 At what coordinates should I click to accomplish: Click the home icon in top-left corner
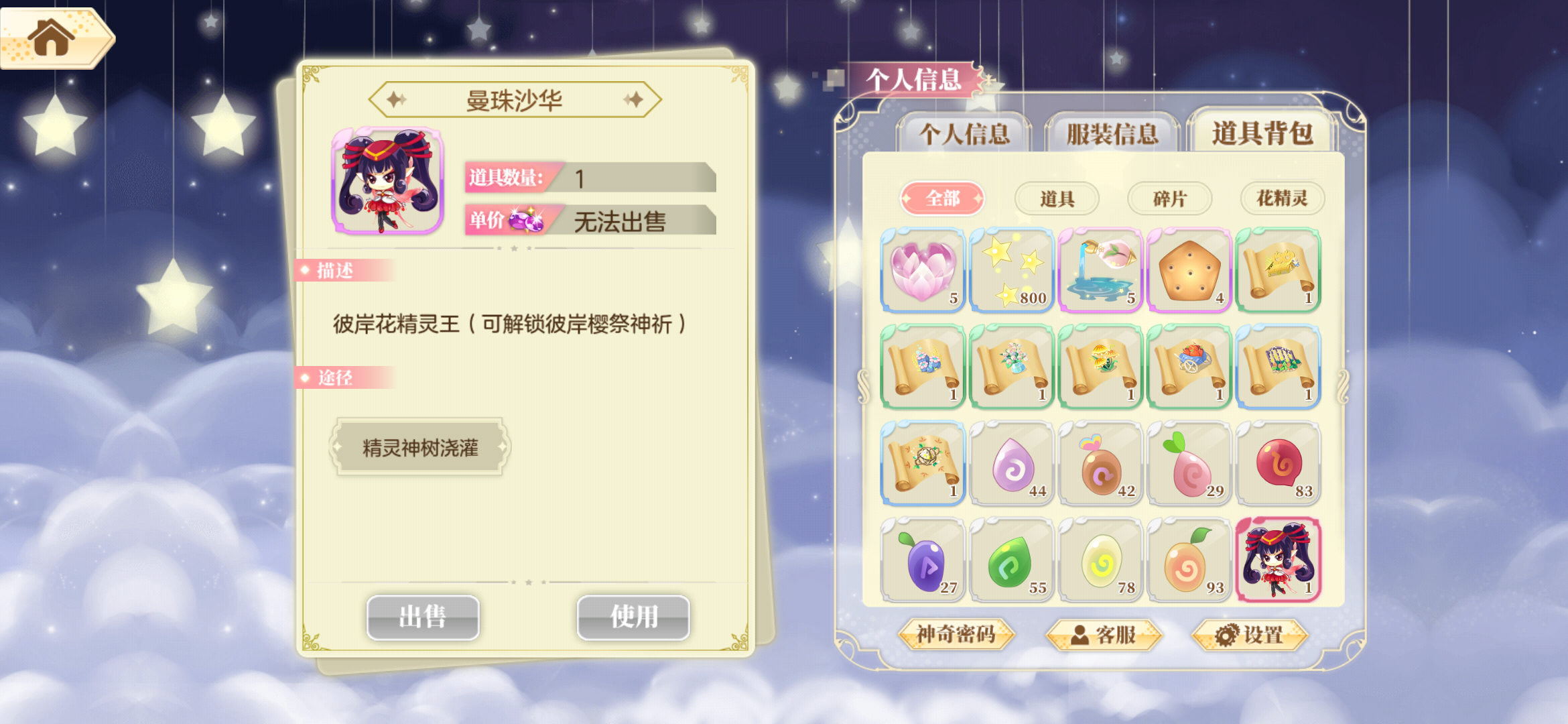click(x=50, y=39)
